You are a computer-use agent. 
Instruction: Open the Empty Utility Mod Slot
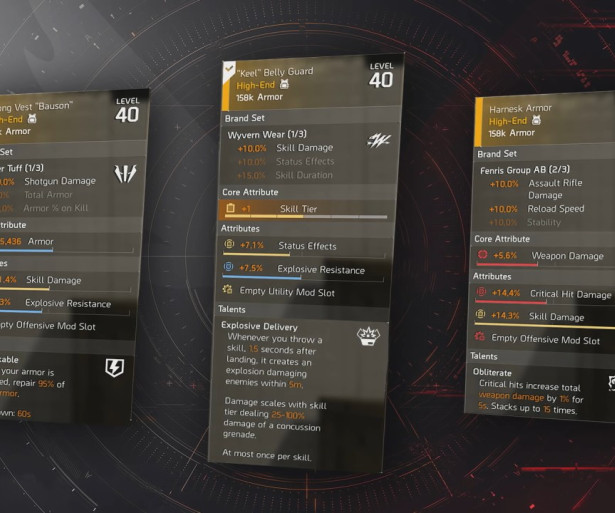[288, 292]
